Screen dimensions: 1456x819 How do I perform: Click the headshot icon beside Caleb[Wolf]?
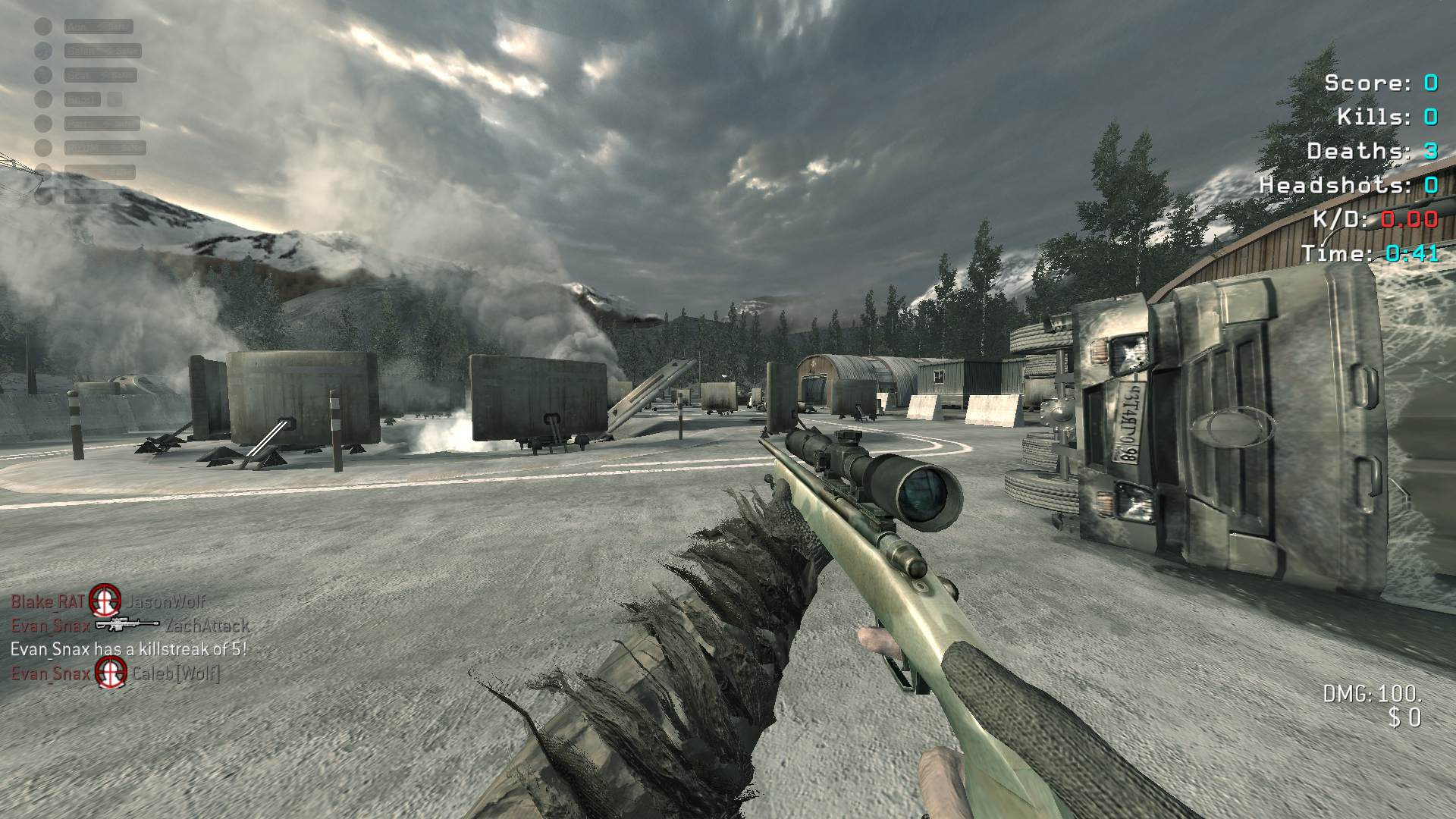111,672
